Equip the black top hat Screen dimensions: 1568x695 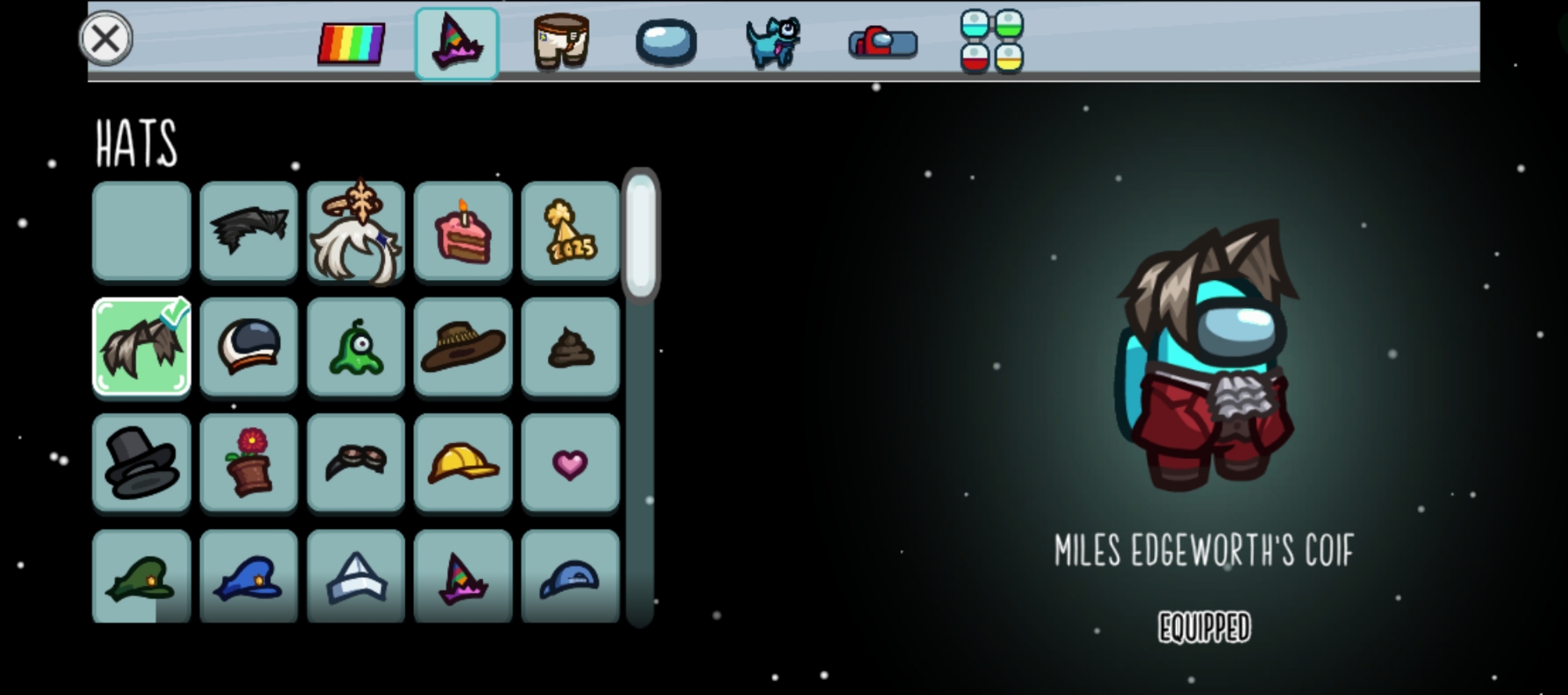pos(142,463)
